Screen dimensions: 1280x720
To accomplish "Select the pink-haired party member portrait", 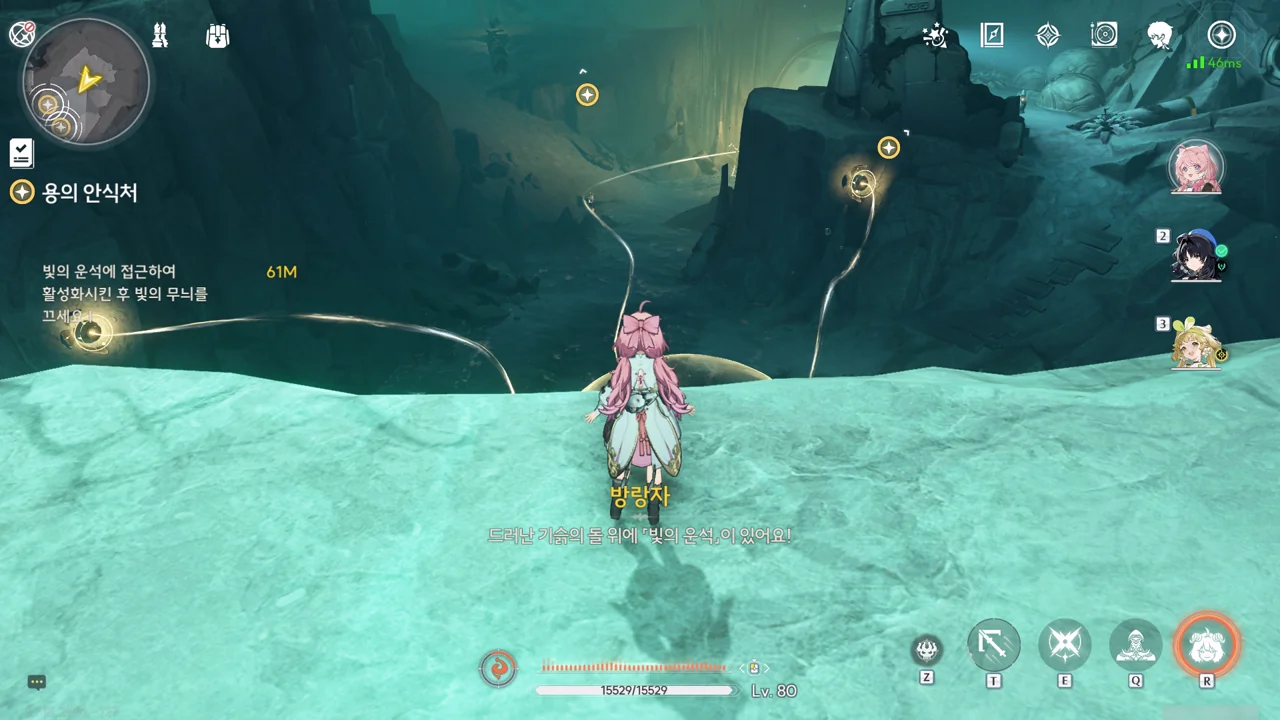I will coord(1196,166).
